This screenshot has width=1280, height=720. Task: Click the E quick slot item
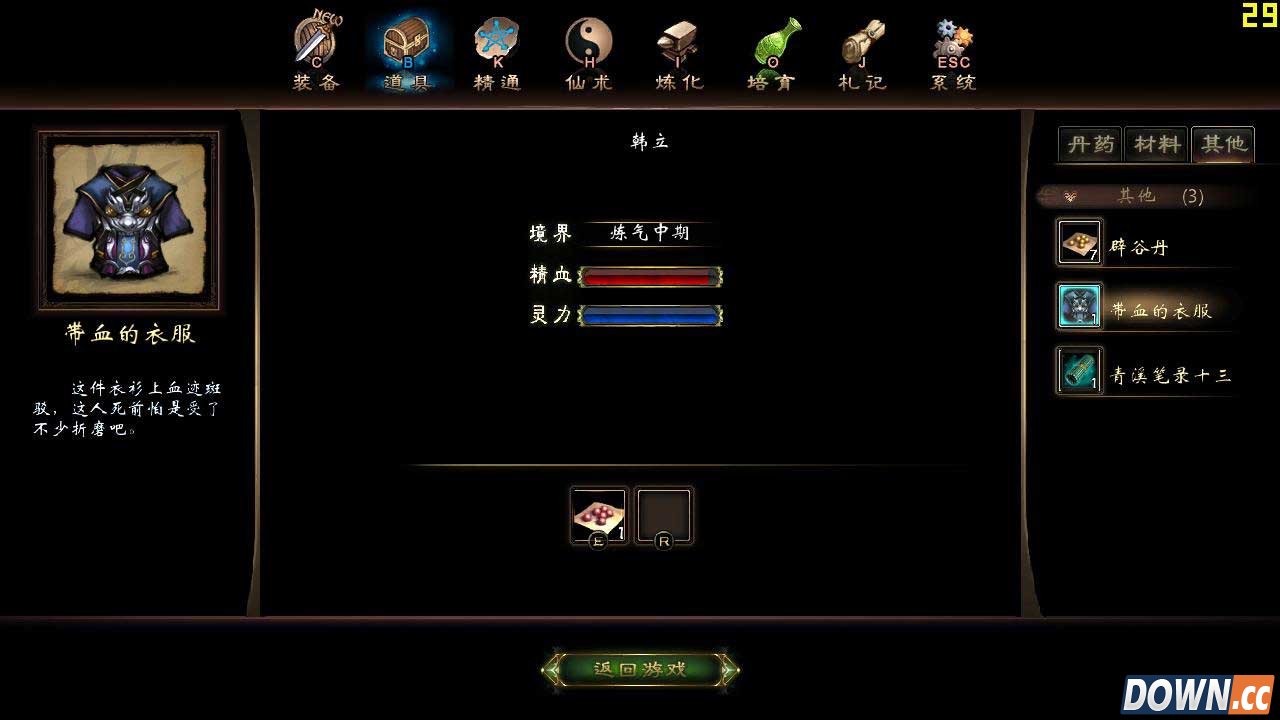(x=599, y=513)
